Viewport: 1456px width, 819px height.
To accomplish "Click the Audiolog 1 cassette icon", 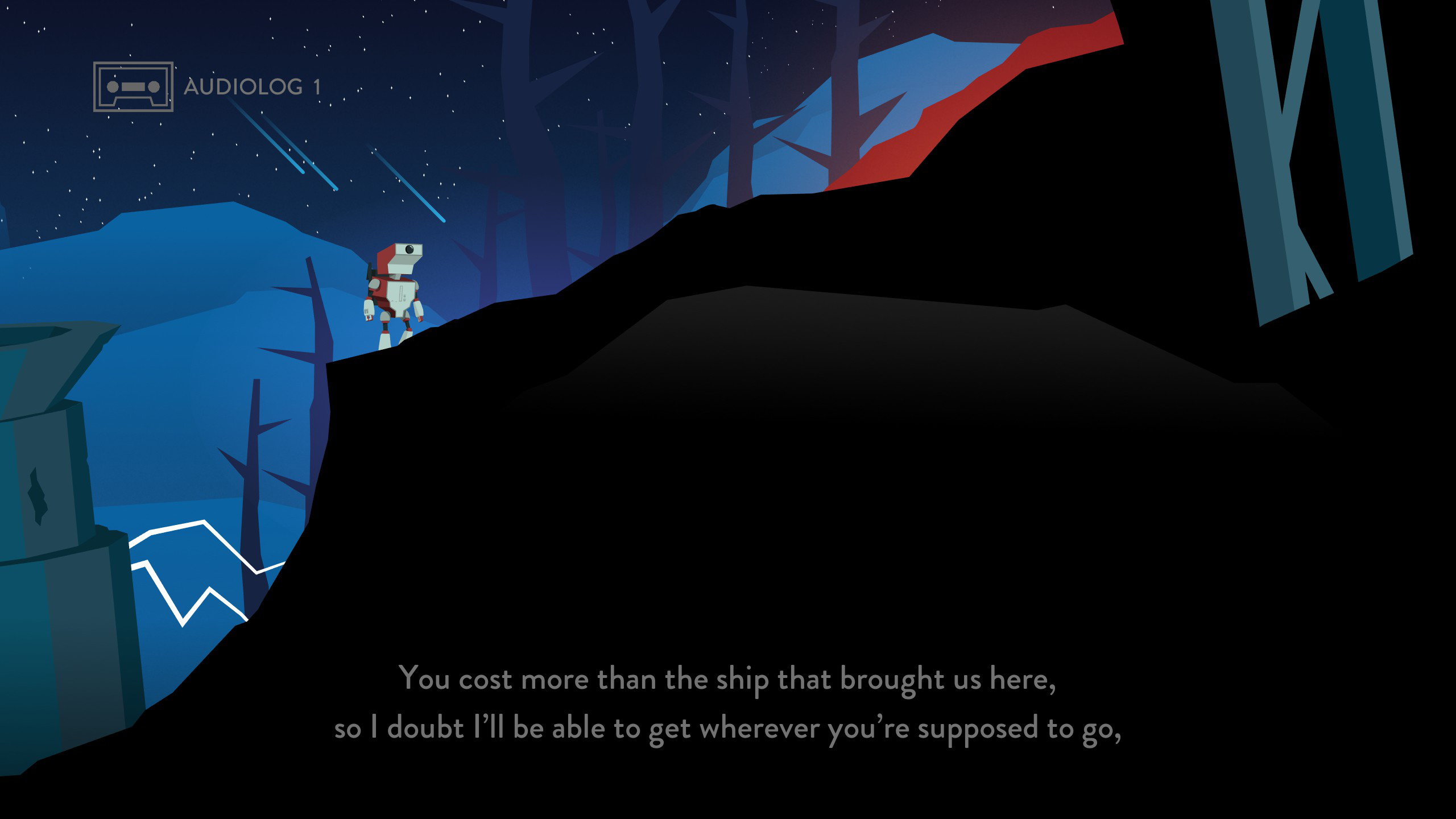I will [x=133, y=86].
